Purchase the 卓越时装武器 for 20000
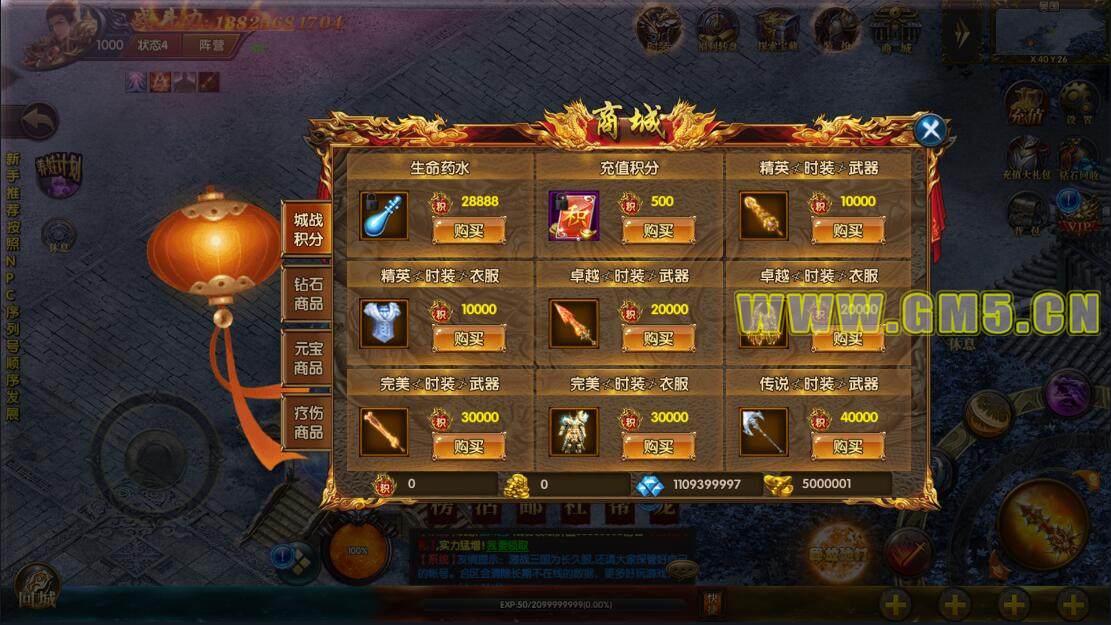The height and width of the screenshot is (625, 1111). tap(658, 339)
